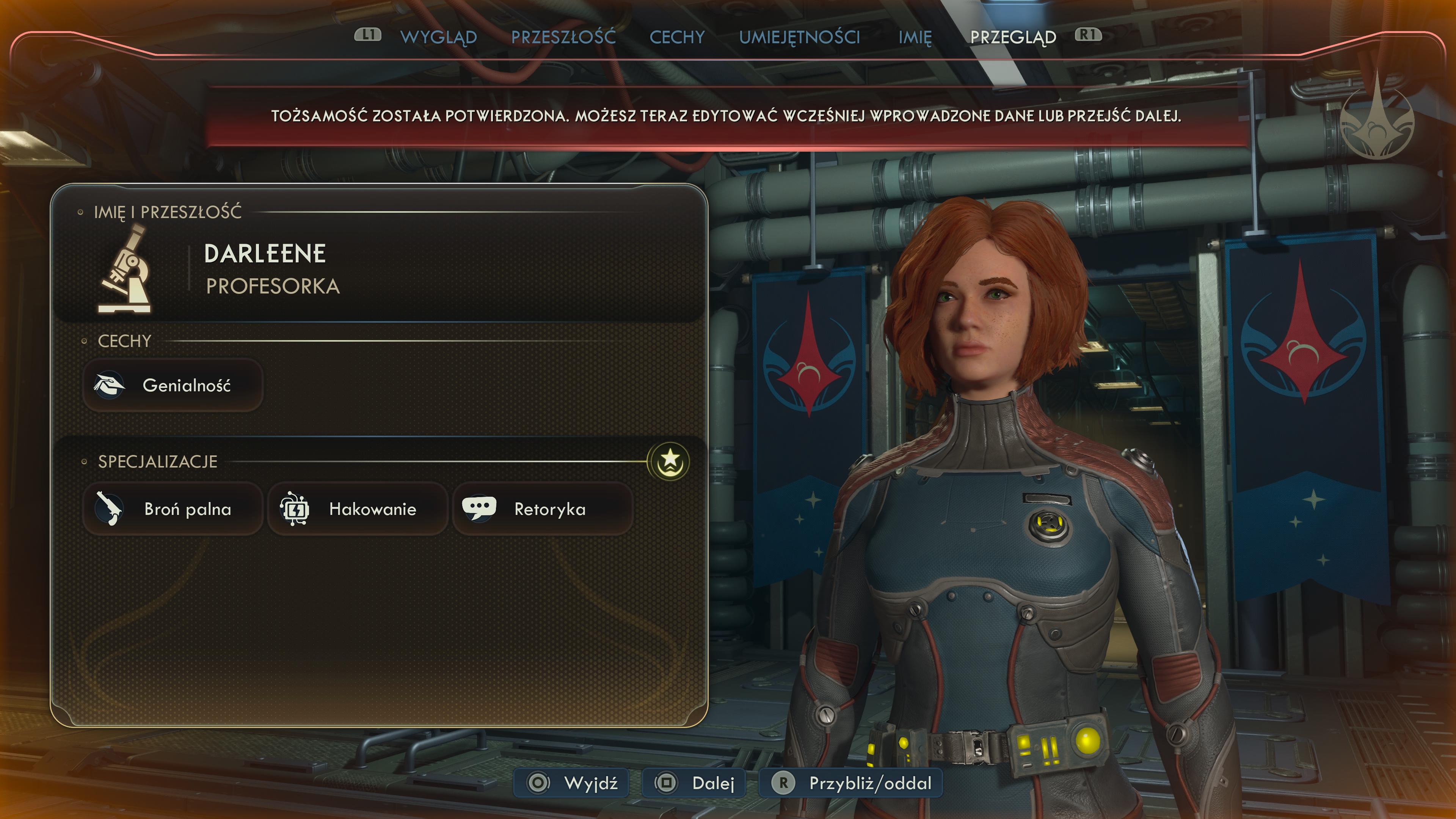Select the Genialność trait entry
This screenshot has width=1456, height=819.
coord(173,386)
